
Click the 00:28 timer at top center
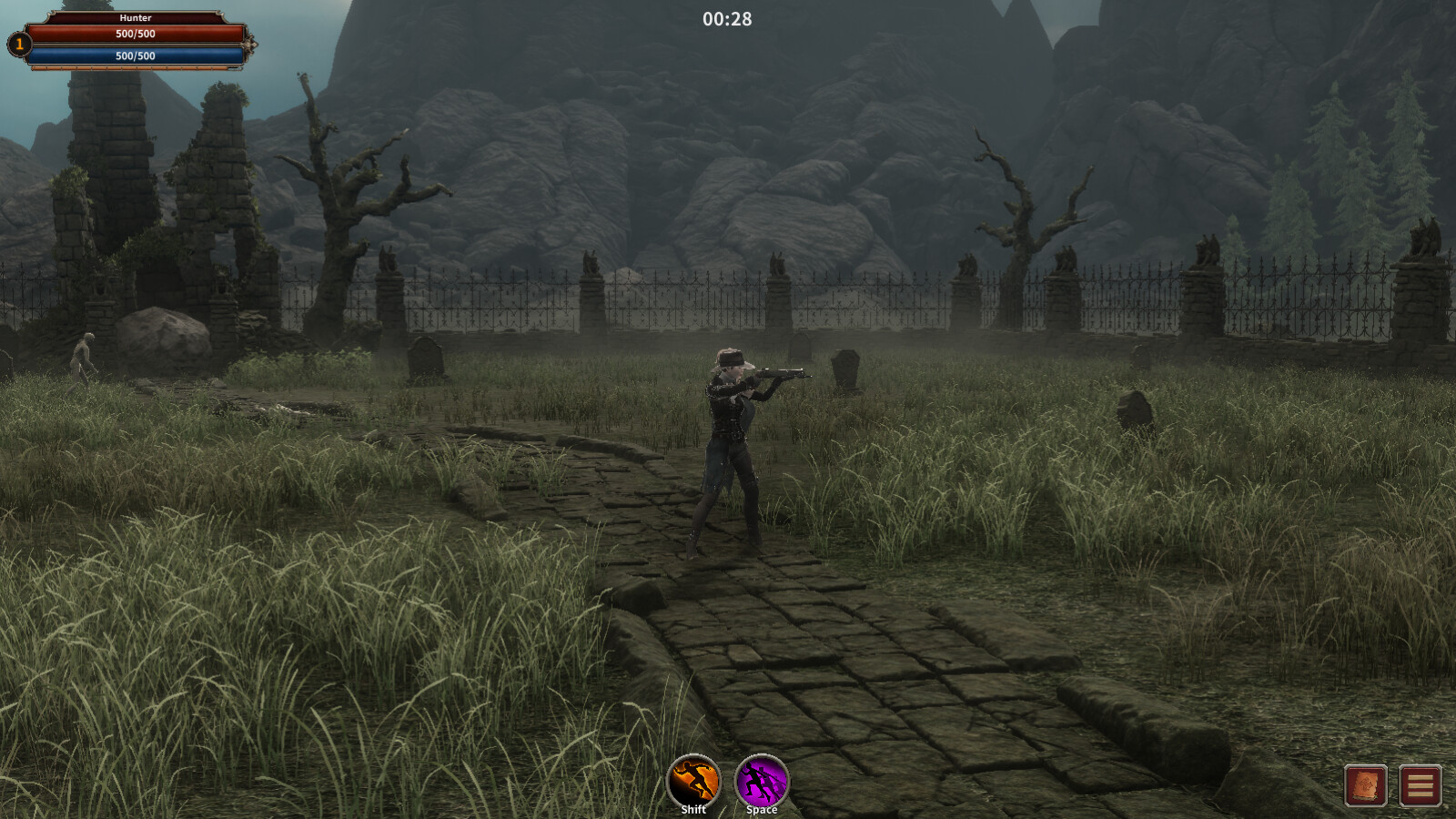click(x=728, y=18)
